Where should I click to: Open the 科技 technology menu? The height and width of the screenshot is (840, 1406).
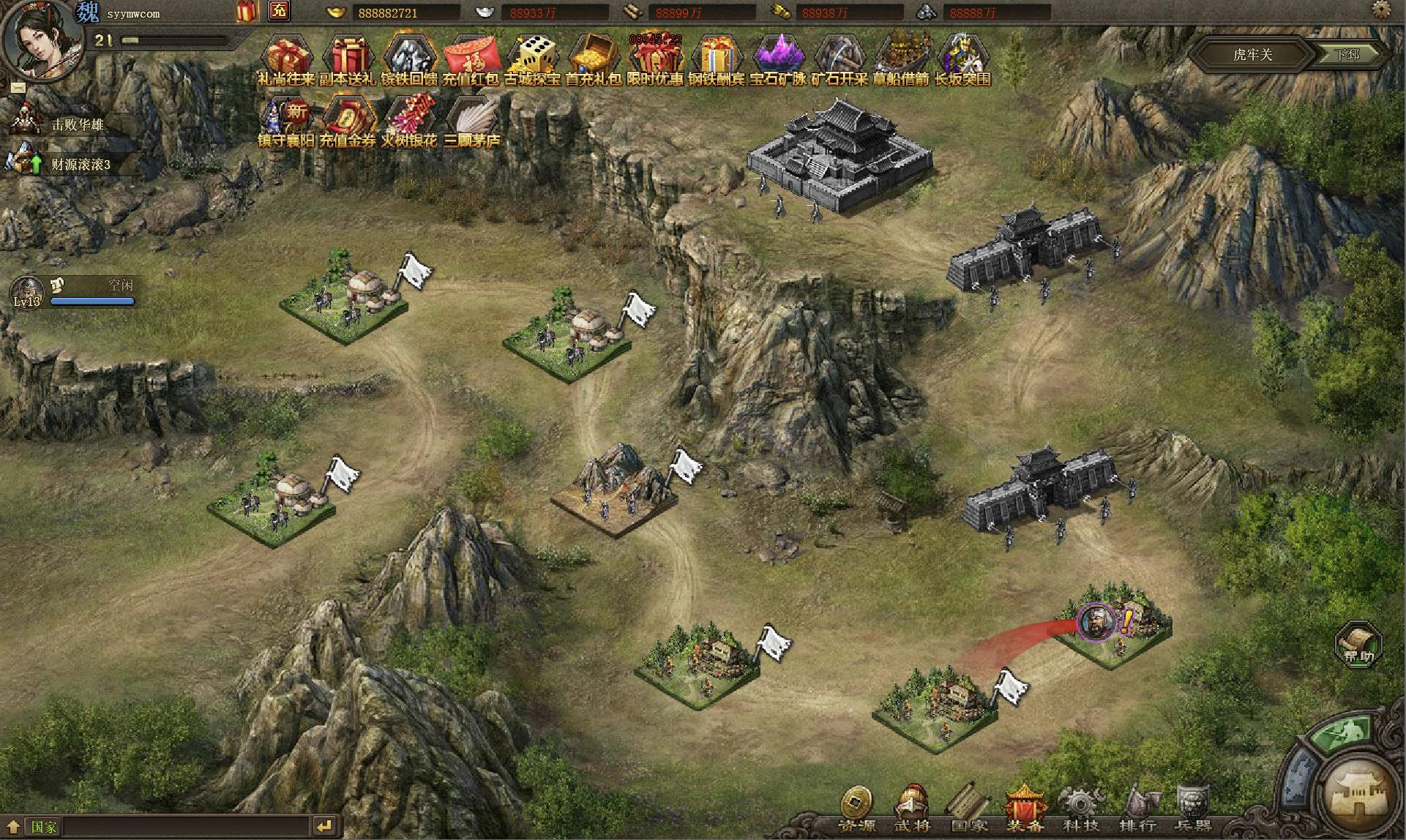1081,810
